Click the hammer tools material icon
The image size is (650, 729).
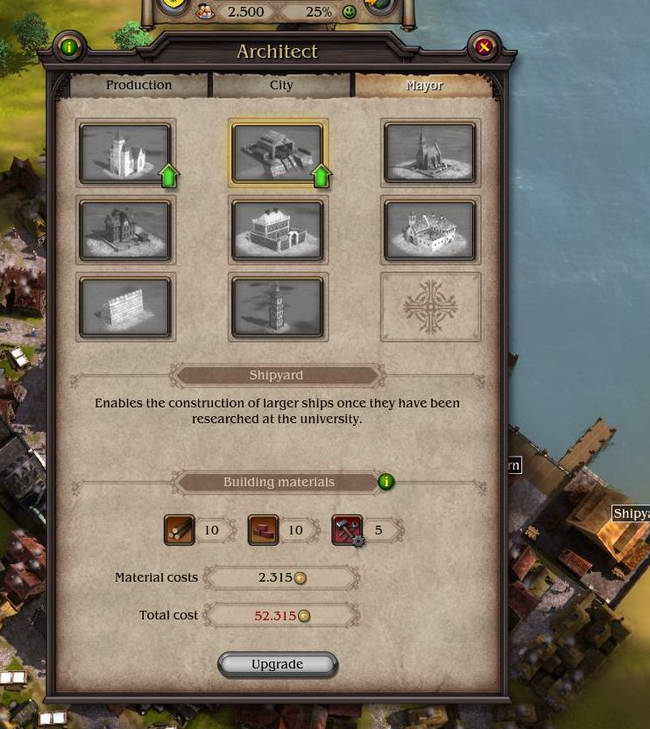[x=347, y=530]
